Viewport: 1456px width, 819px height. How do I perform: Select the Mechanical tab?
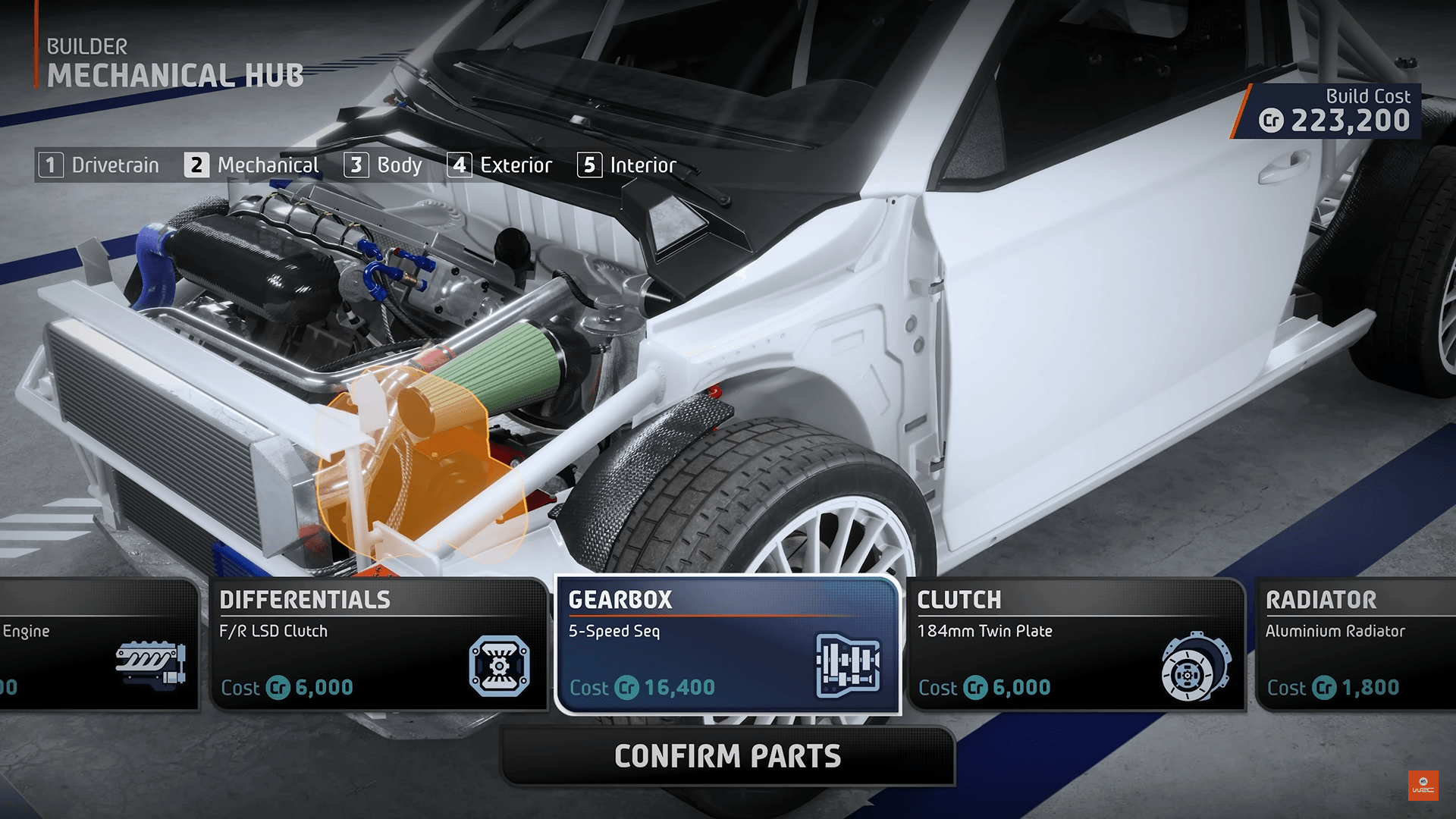coord(253,165)
